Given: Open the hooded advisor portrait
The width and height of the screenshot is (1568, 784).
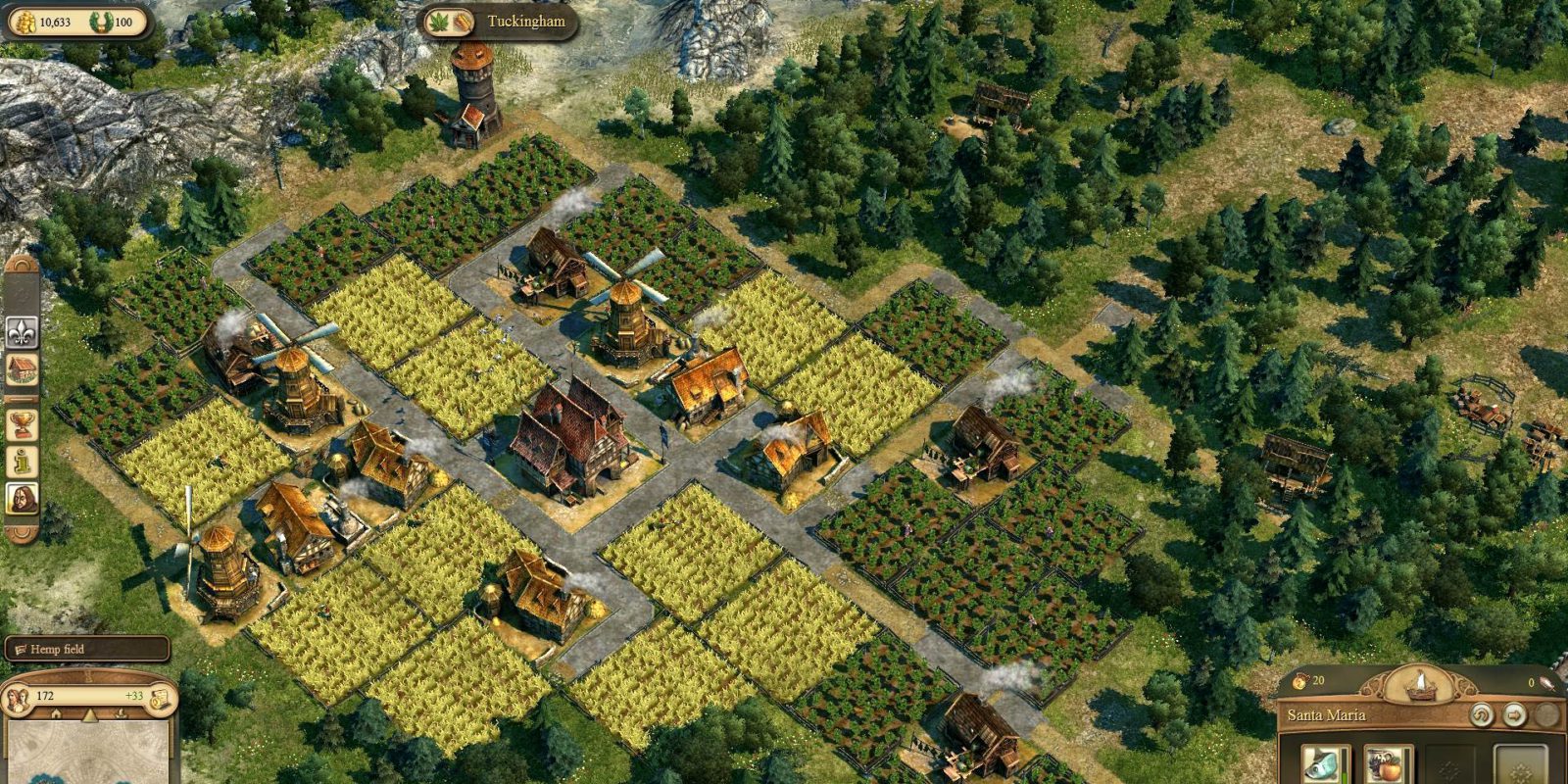Looking at the screenshot, I should pyautogui.click(x=22, y=499).
